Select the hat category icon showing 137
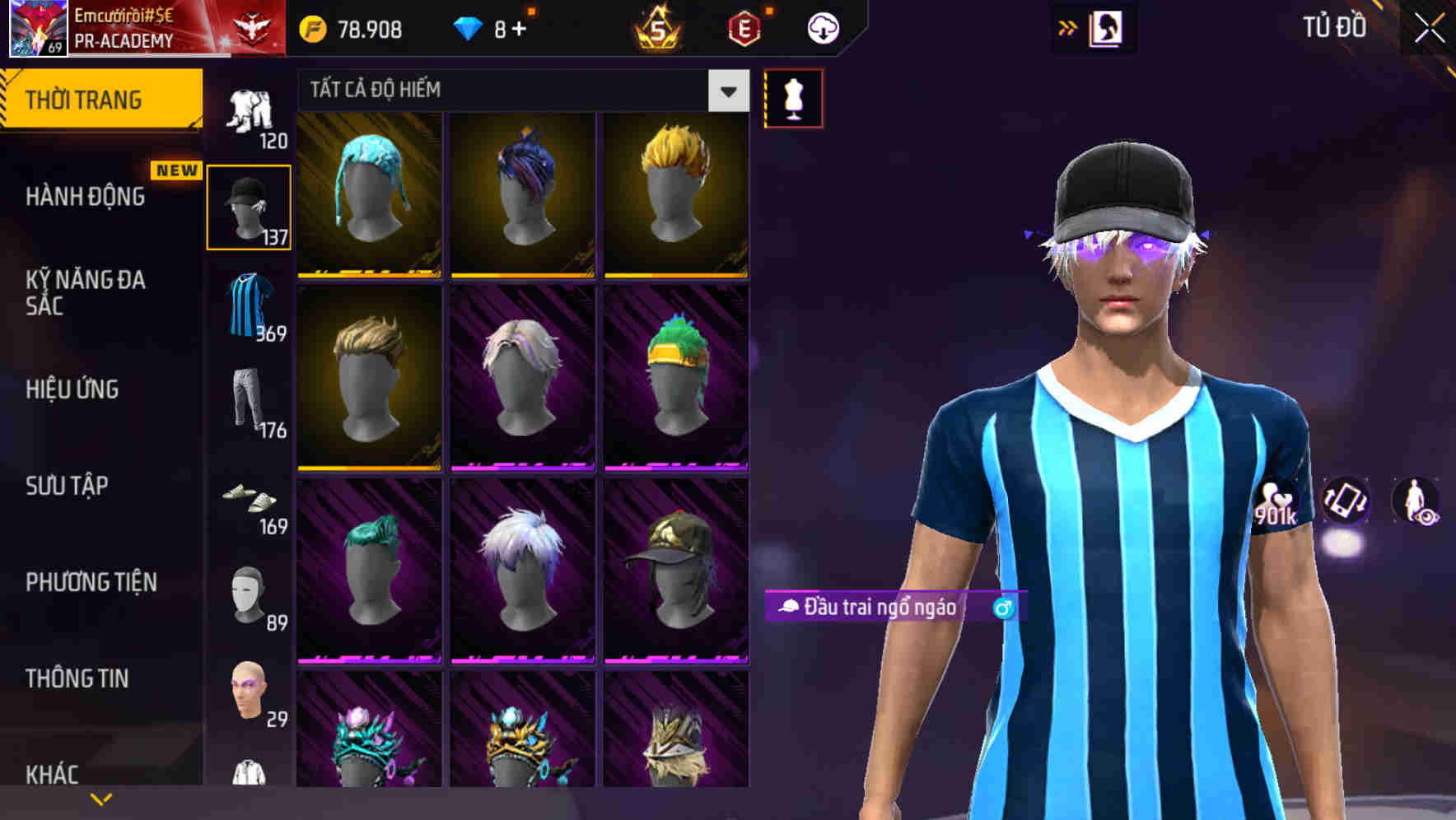The image size is (1456, 820). (250, 204)
